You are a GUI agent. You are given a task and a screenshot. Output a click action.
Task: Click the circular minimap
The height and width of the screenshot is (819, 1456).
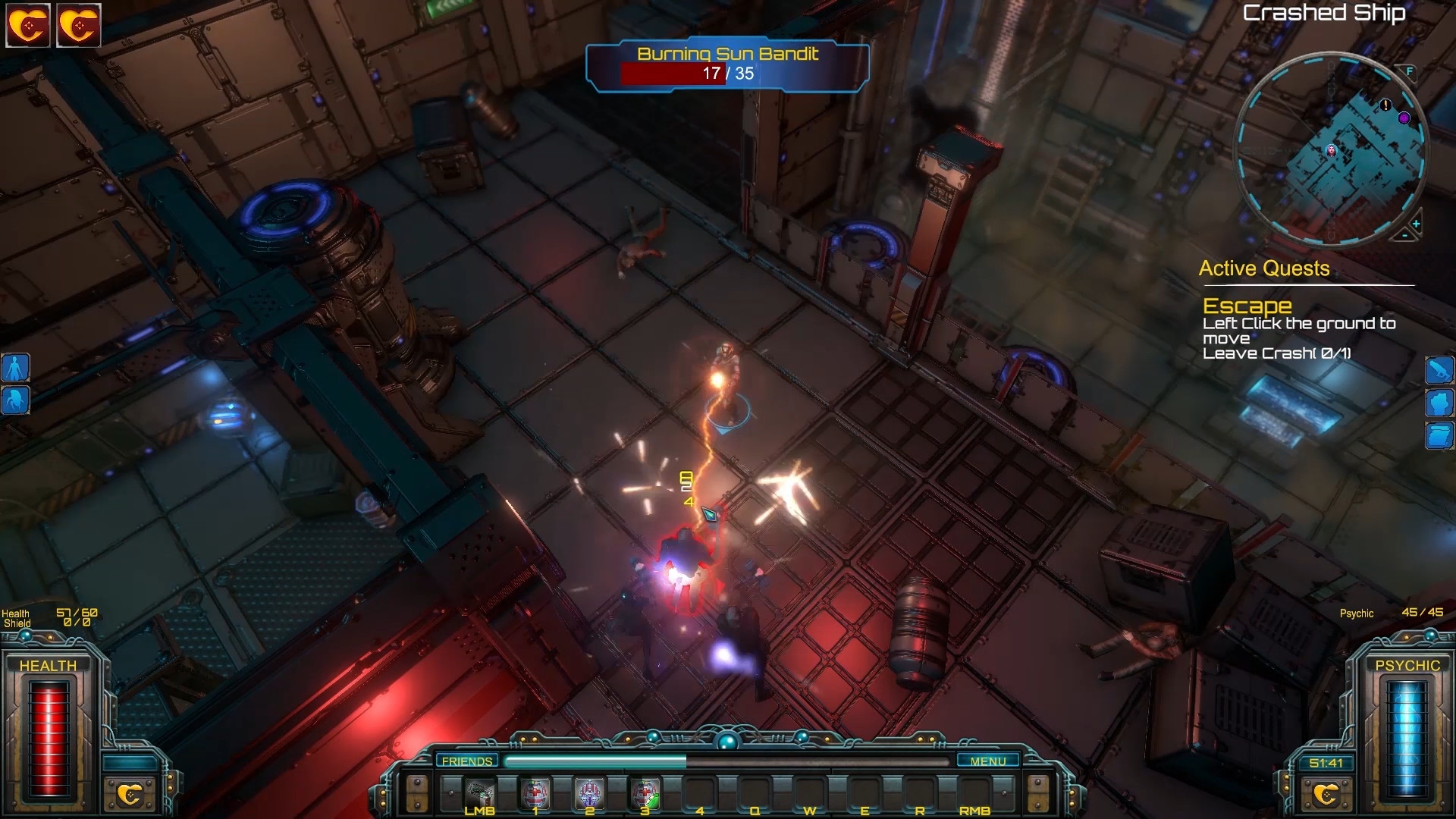pyautogui.click(x=1331, y=149)
